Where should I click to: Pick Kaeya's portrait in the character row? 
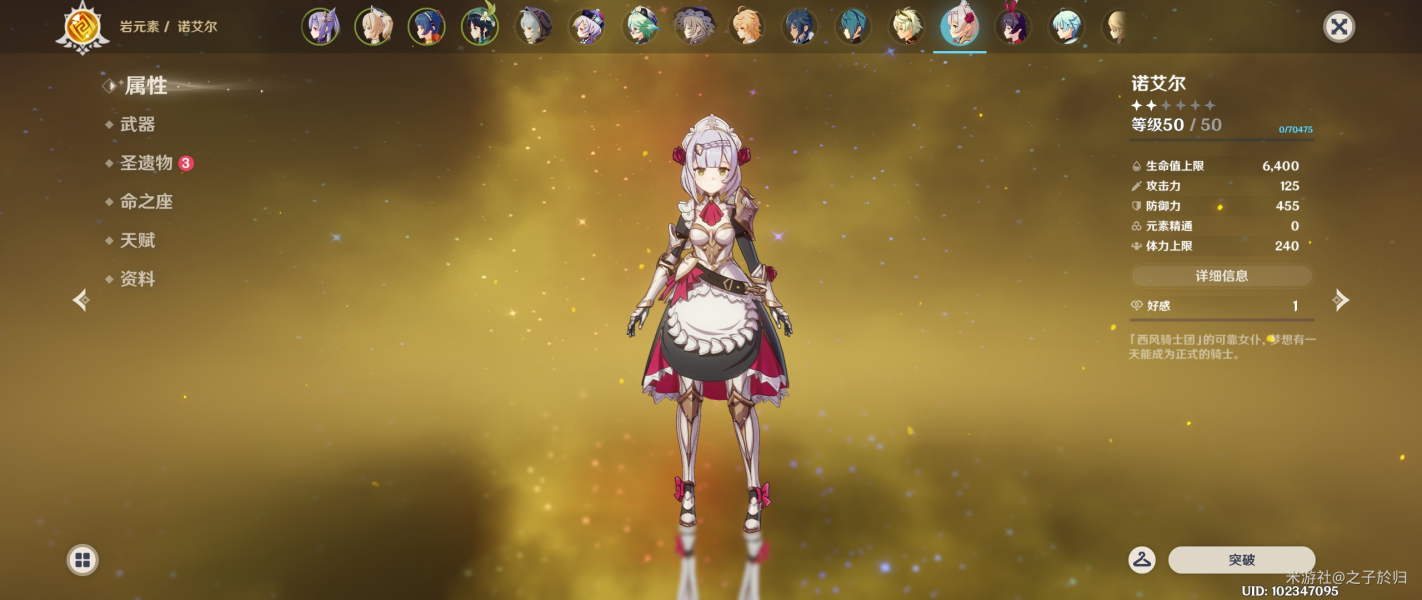point(800,27)
